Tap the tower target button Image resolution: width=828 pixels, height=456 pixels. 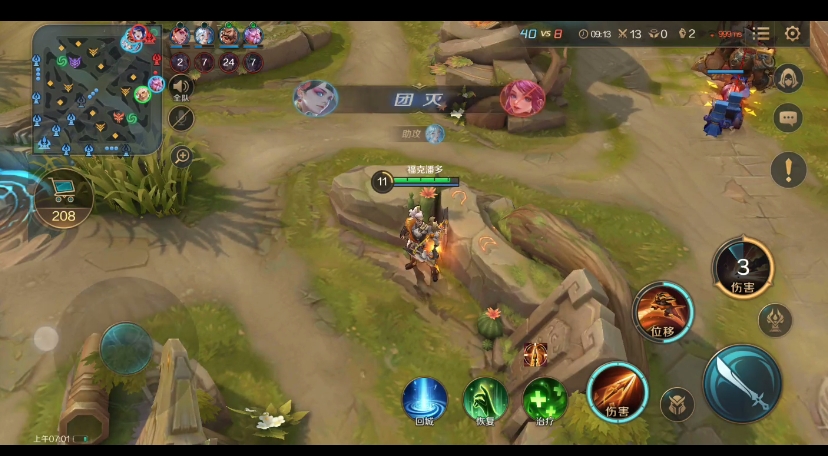point(775,320)
